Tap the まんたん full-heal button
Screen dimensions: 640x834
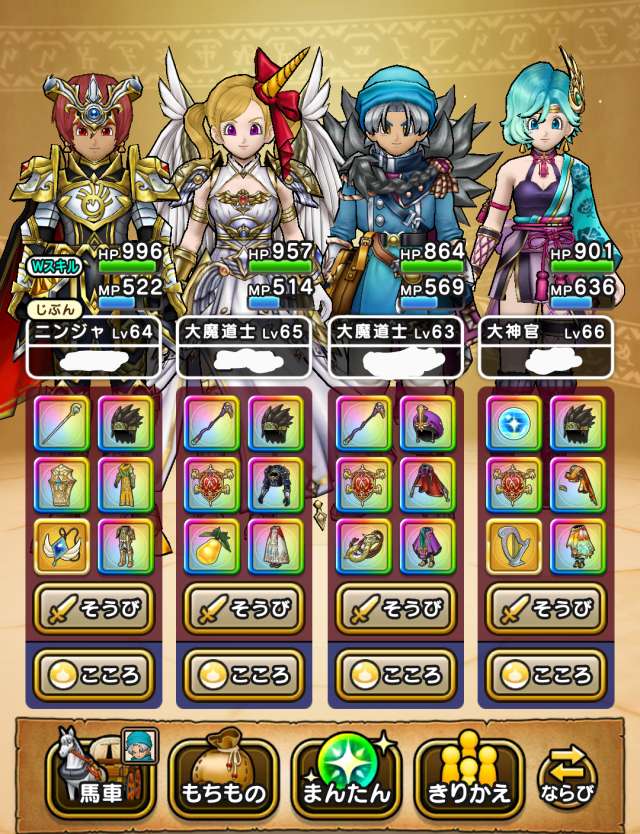point(346,773)
